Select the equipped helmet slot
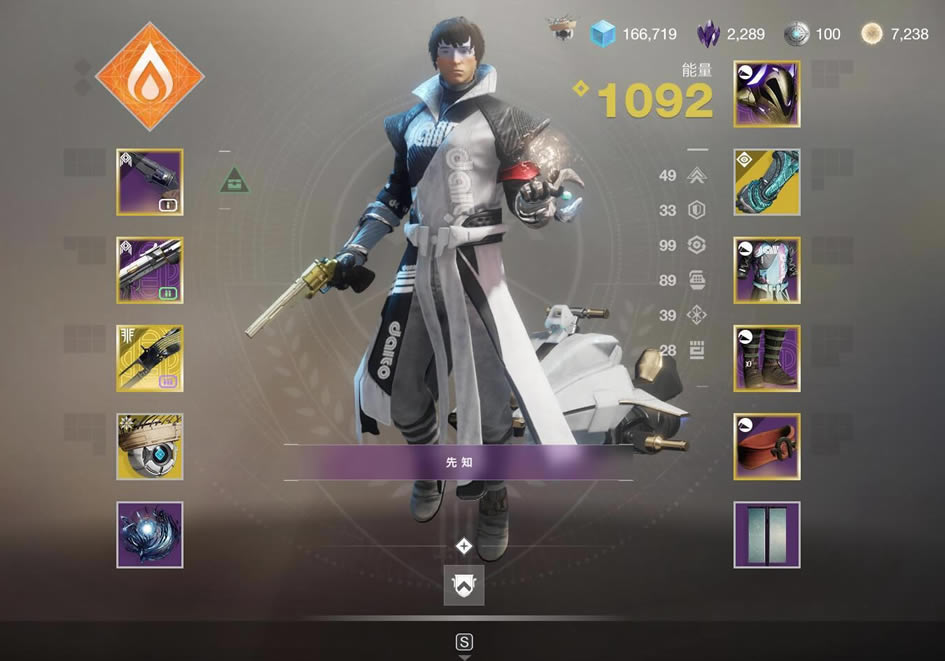 [767, 94]
